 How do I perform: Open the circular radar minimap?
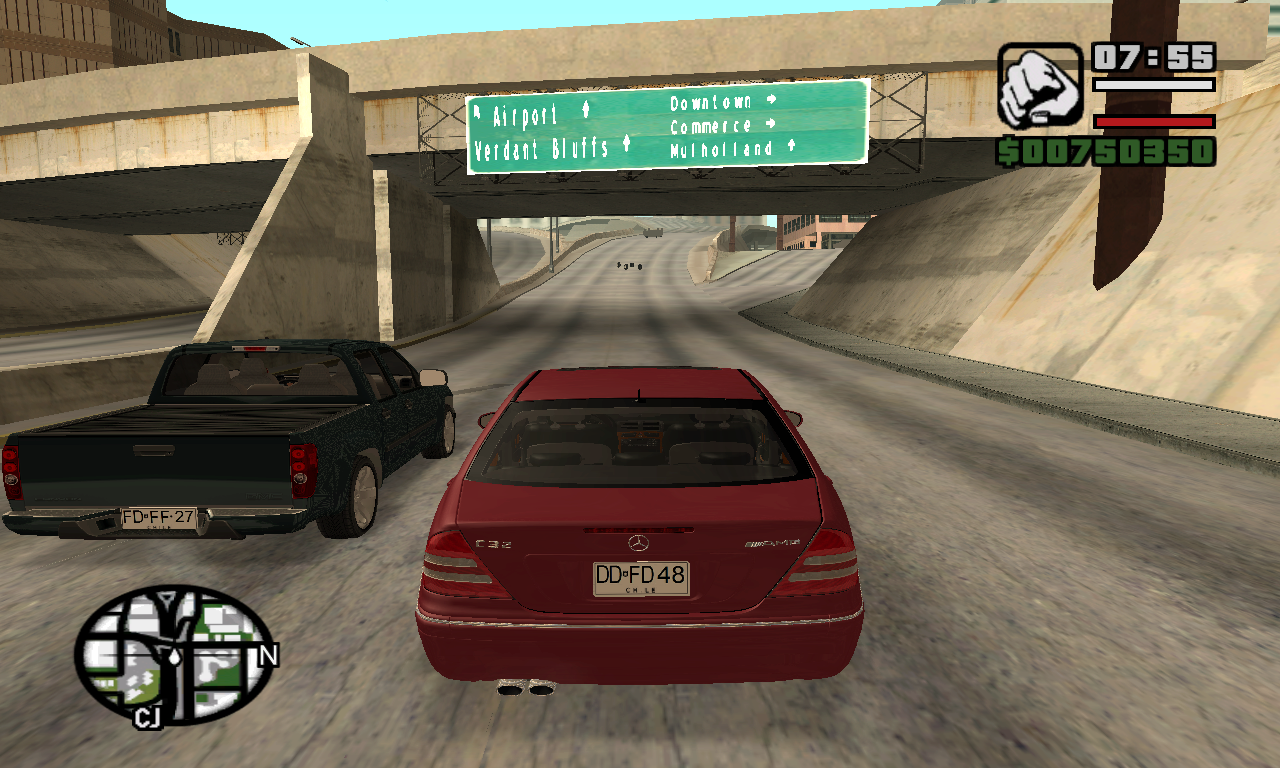coord(175,653)
